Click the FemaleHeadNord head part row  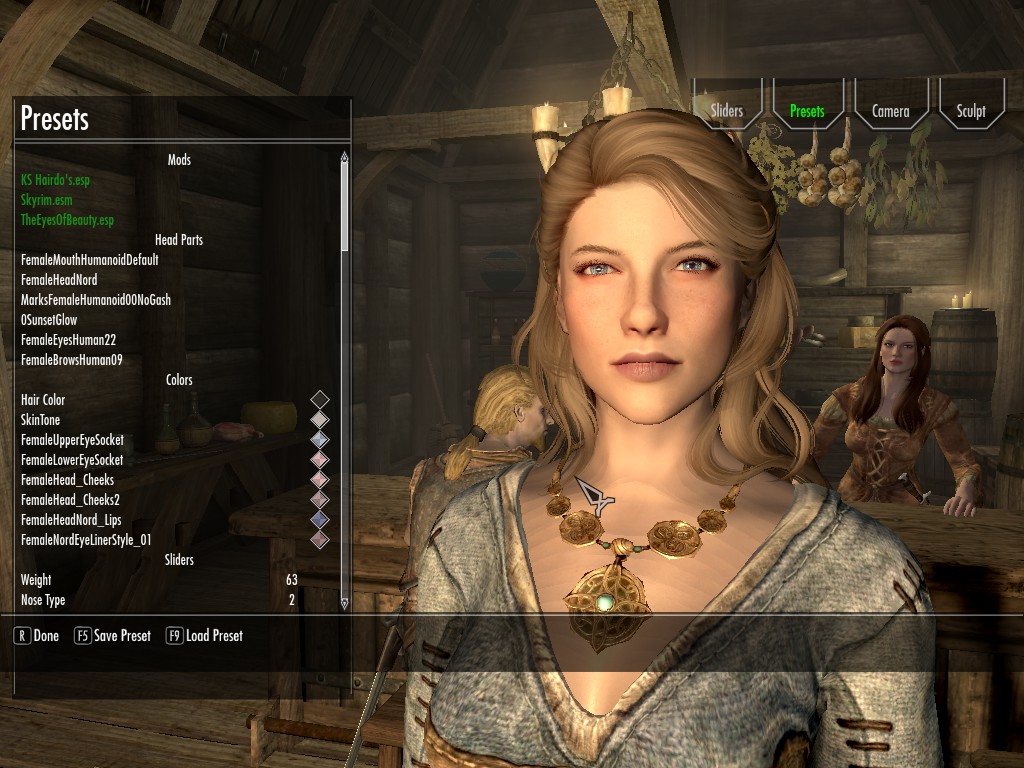point(59,280)
